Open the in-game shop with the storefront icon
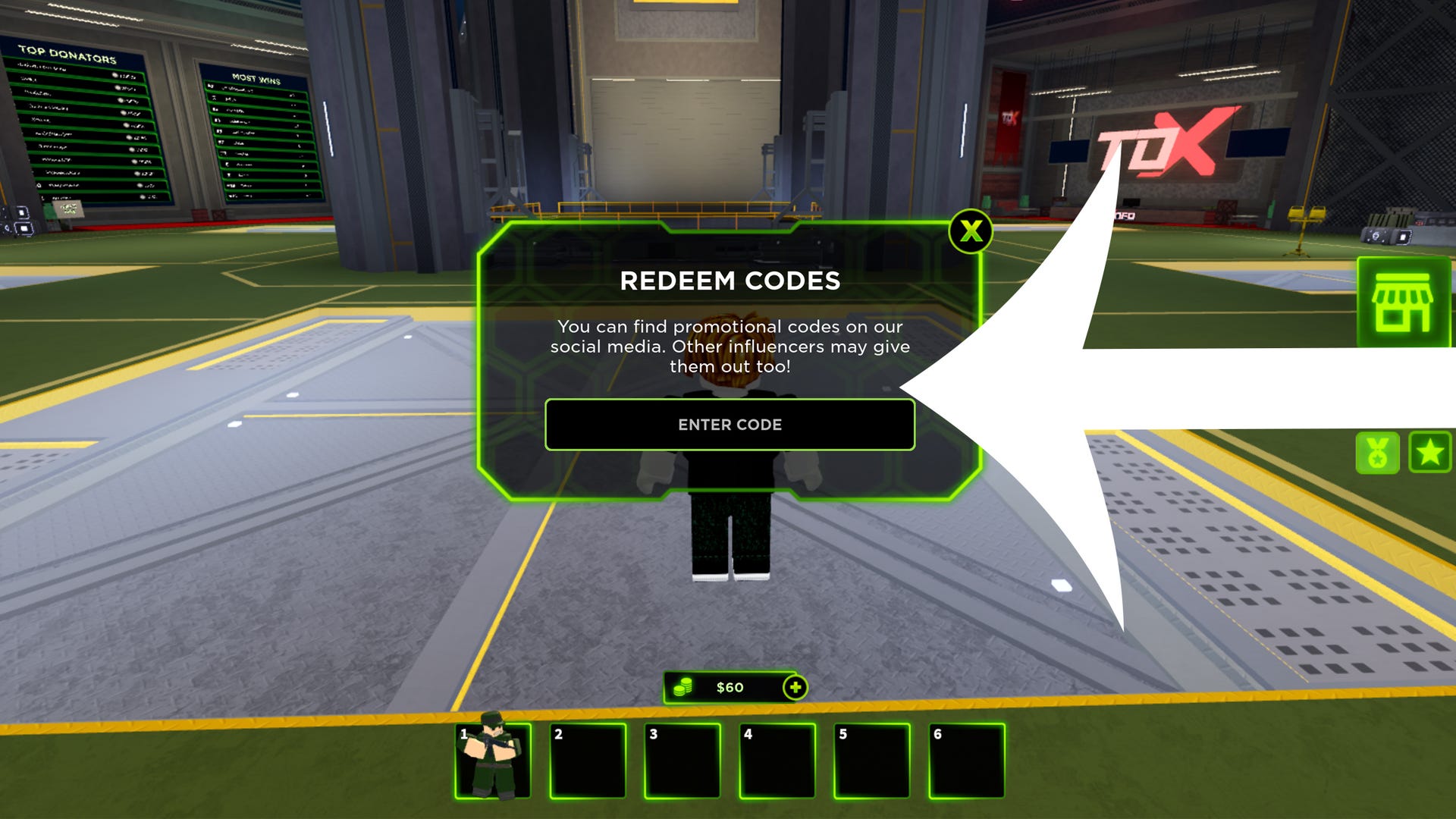 click(x=1404, y=300)
